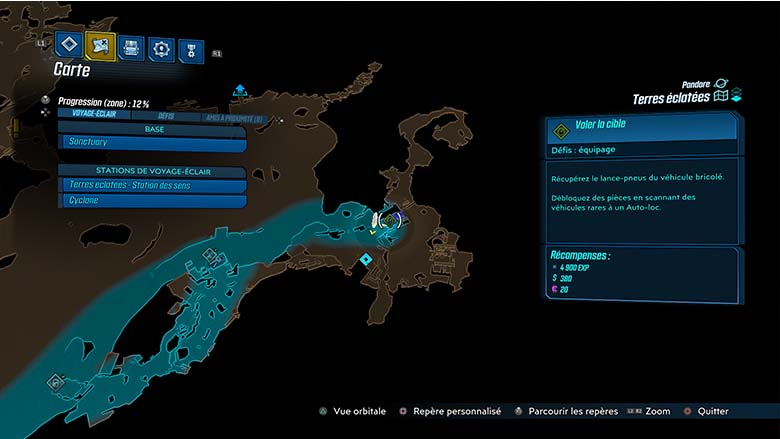The width and height of the screenshot is (780, 439).
Task: Open the inventory chest tab
Action: [x=130, y=46]
